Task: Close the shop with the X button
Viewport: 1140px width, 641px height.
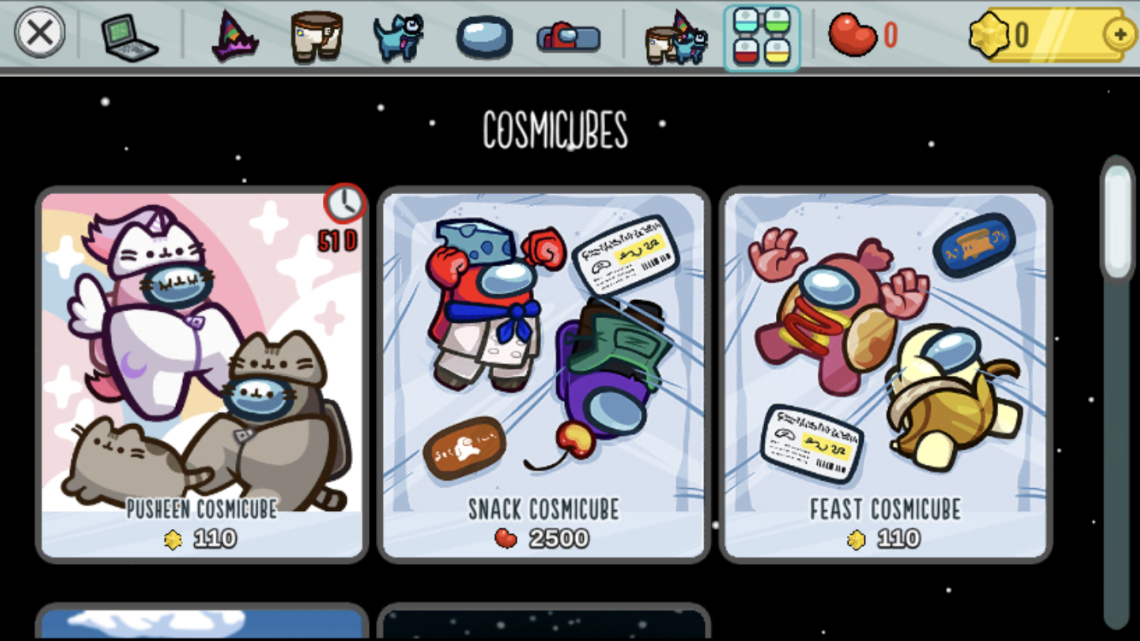Action: click(x=40, y=34)
